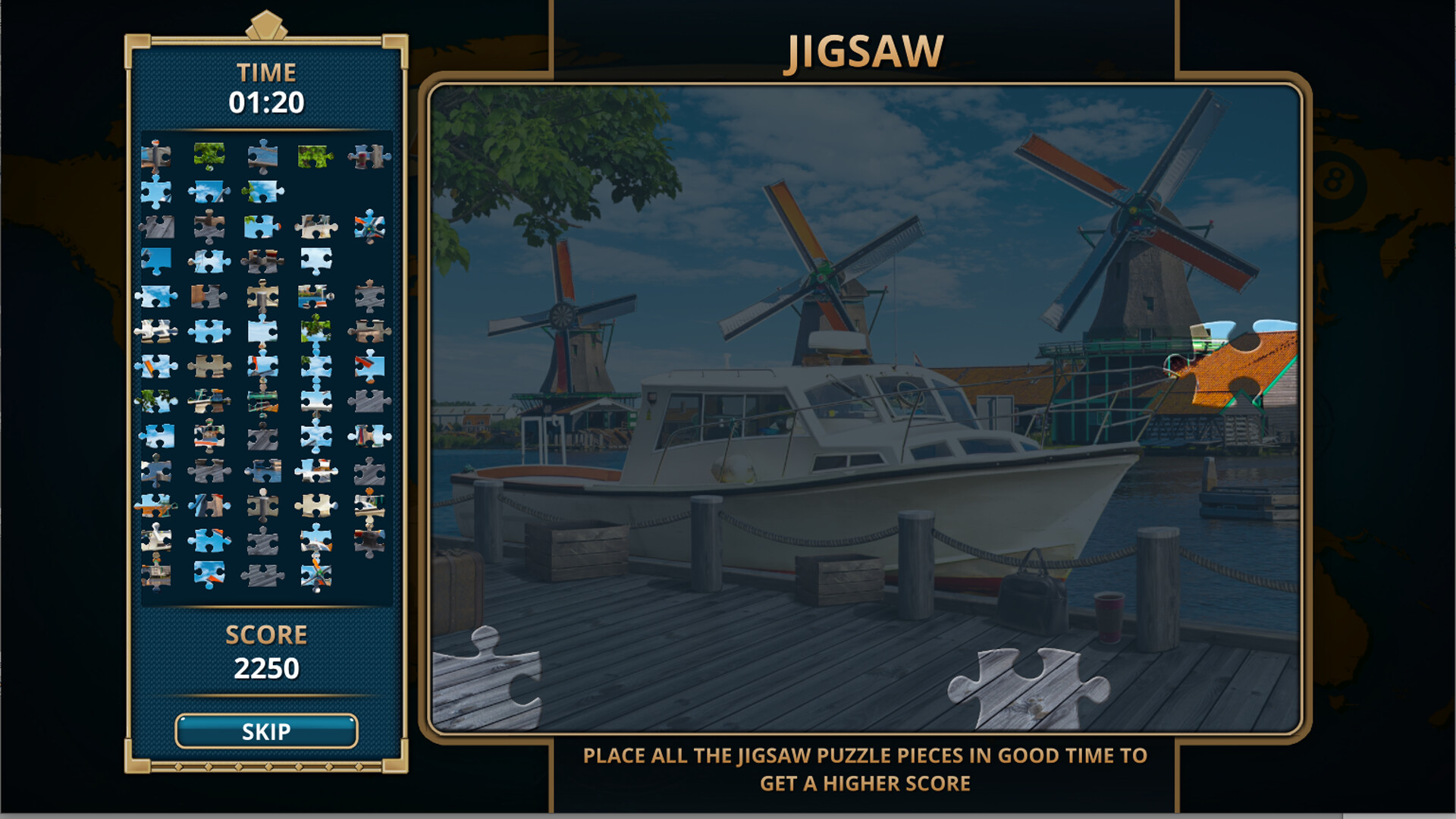
Task: Choose the colorful windmill-sails piece in the tray
Action: pos(368,226)
